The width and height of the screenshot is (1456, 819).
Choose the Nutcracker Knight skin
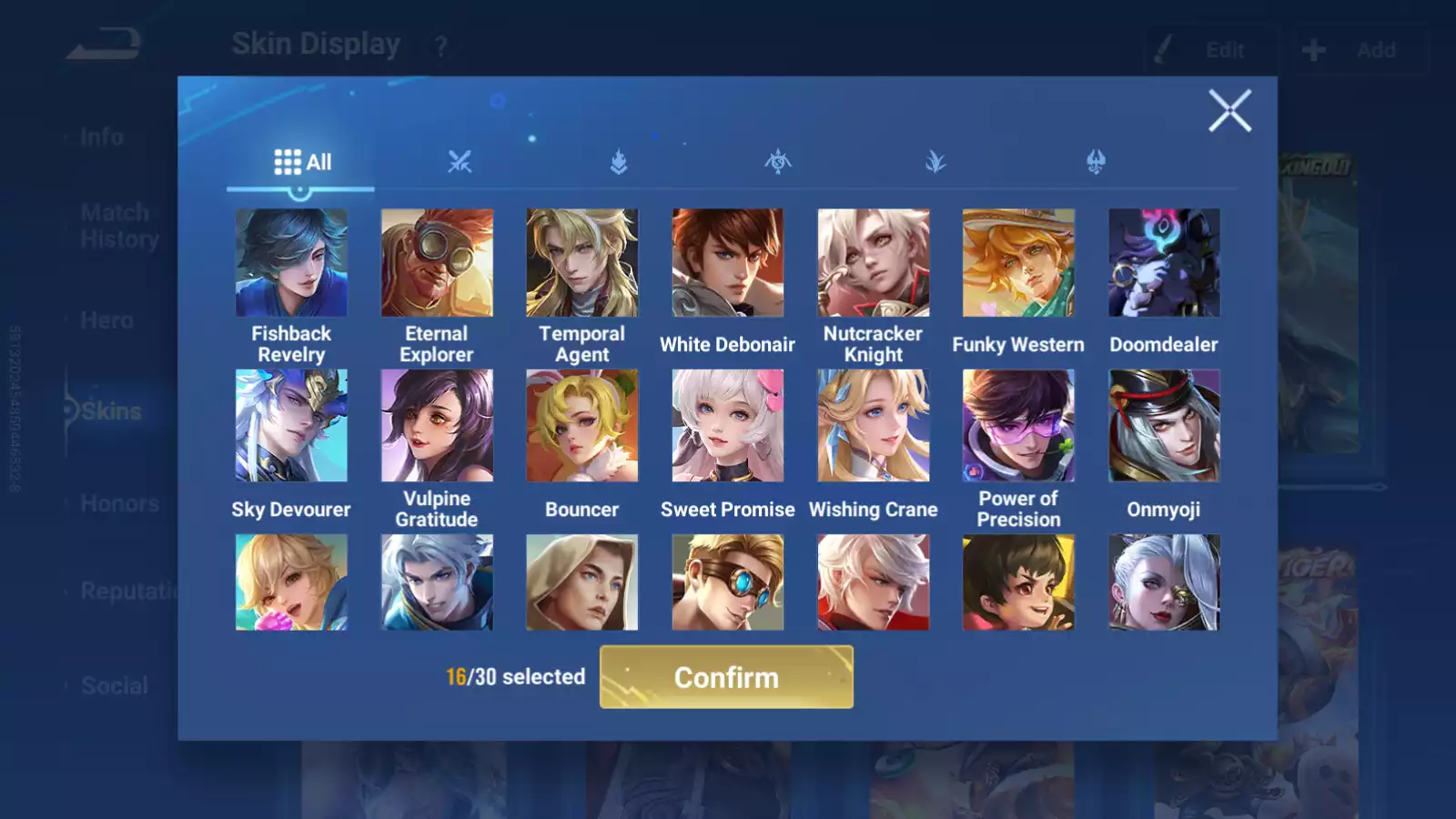[x=874, y=263]
